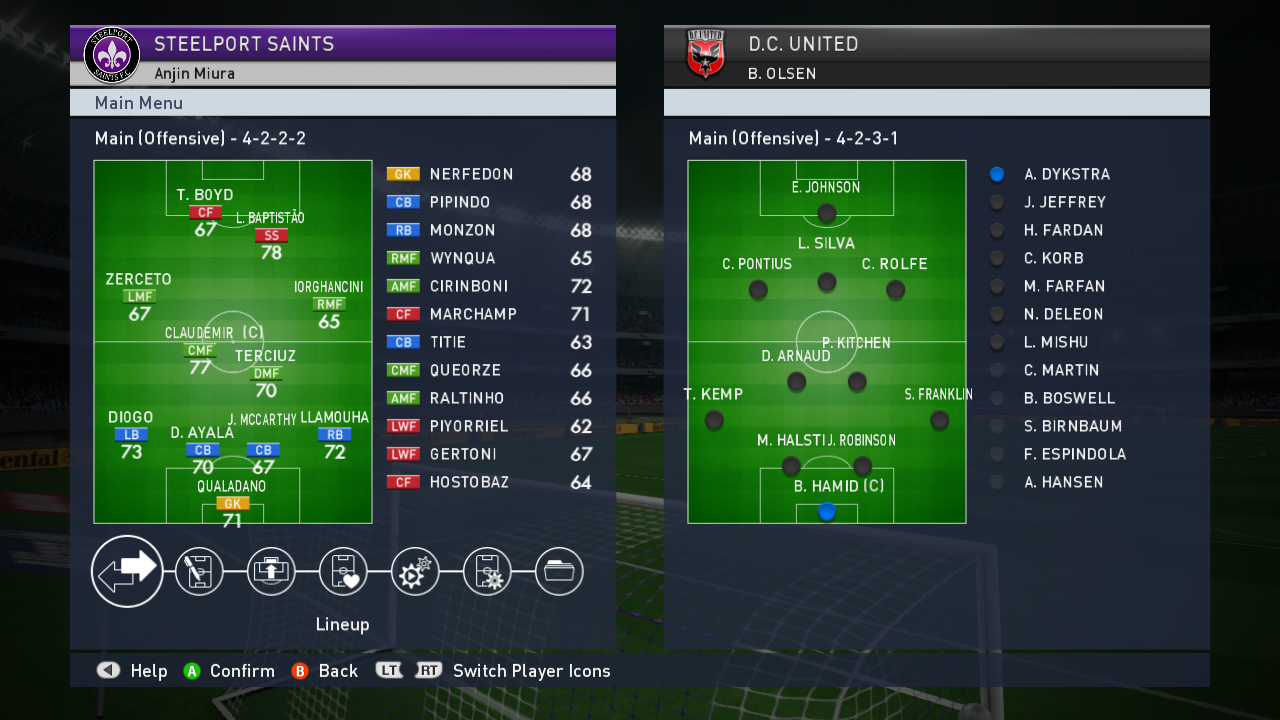Select substitute goalkeeper NERFEDON in the list

pyautogui.click(x=471, y=174)
